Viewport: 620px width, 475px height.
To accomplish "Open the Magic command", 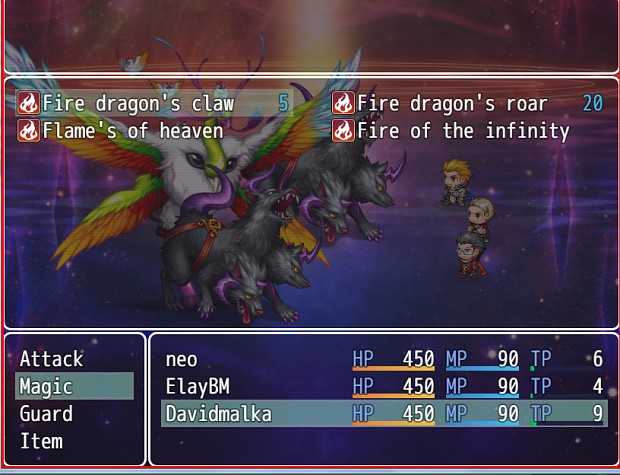I will [x=47, y=386].
